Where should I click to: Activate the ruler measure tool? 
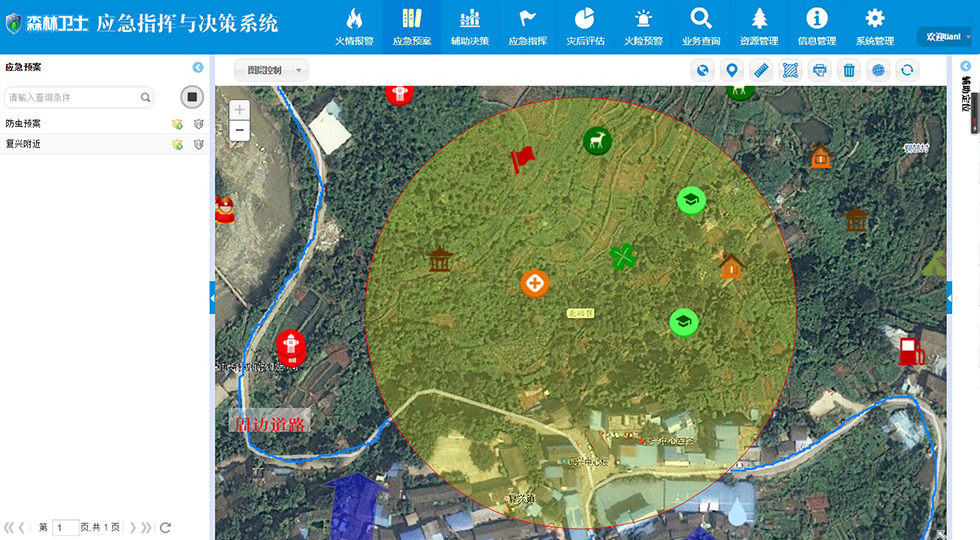761,70
